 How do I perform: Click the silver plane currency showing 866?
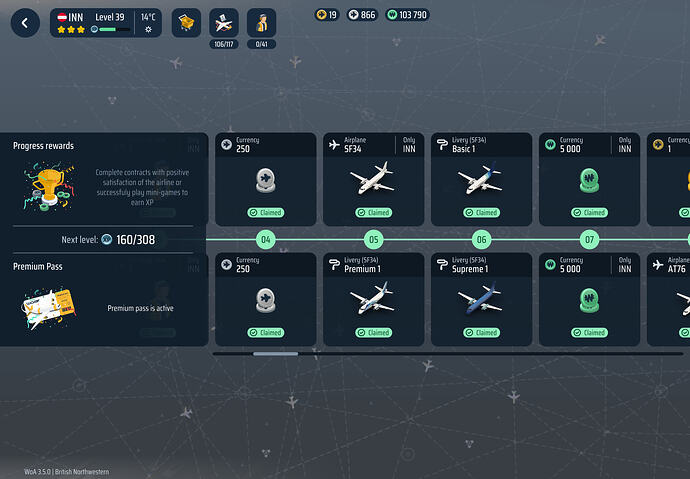coord(362,15)
